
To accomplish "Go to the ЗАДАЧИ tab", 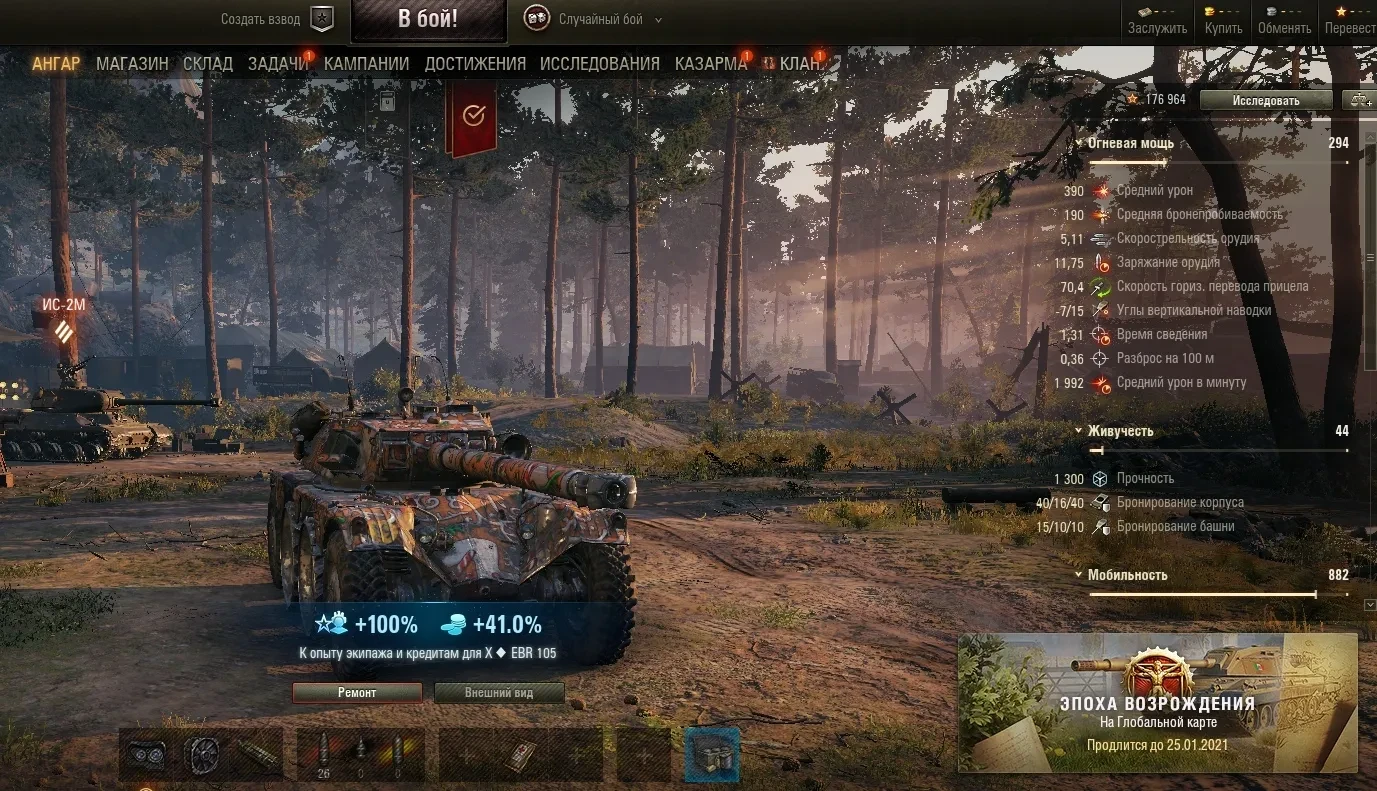I will (278, 64).
